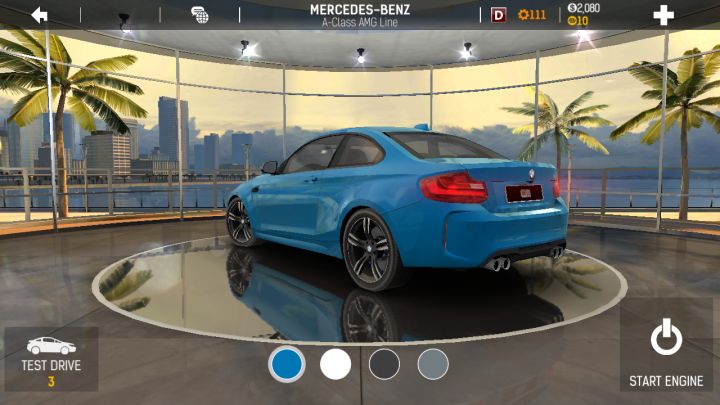Open the D class rating badge
The width and height of the screenshot is (720, 405).
point(499,15)
